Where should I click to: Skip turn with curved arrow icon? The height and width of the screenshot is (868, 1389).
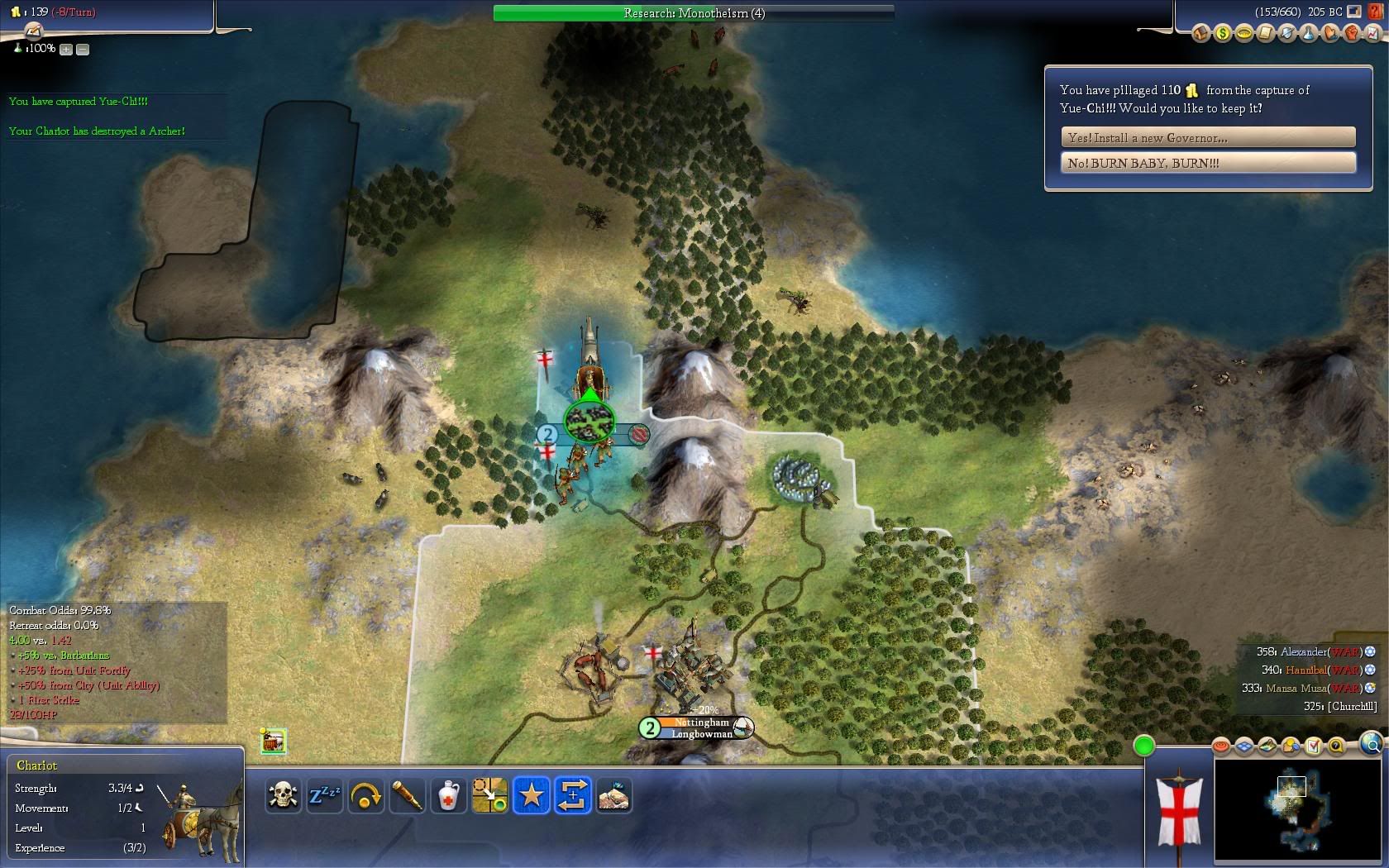click(365, 795)
